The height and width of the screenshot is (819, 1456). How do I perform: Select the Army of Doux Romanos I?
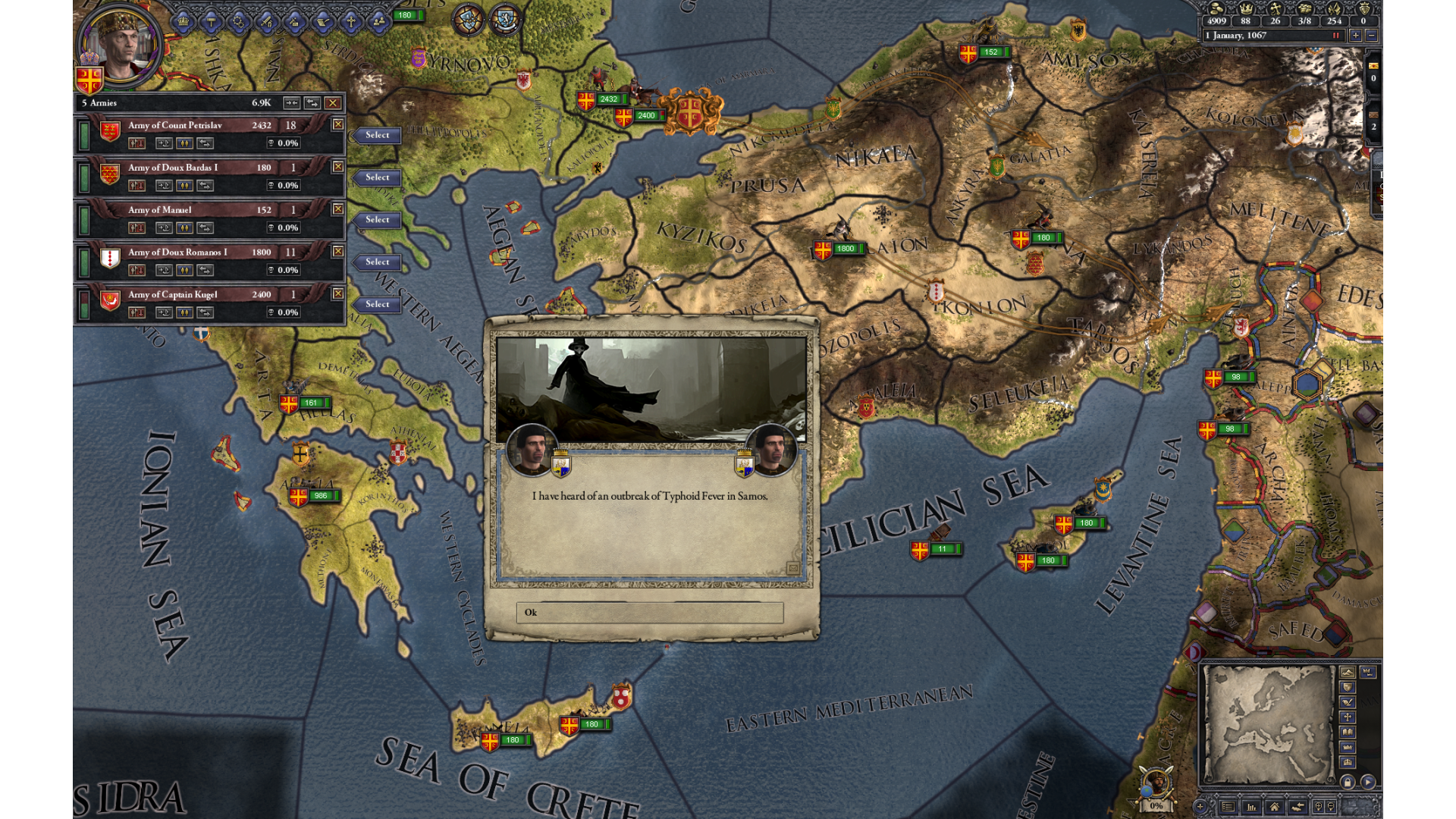pos(377,262)
